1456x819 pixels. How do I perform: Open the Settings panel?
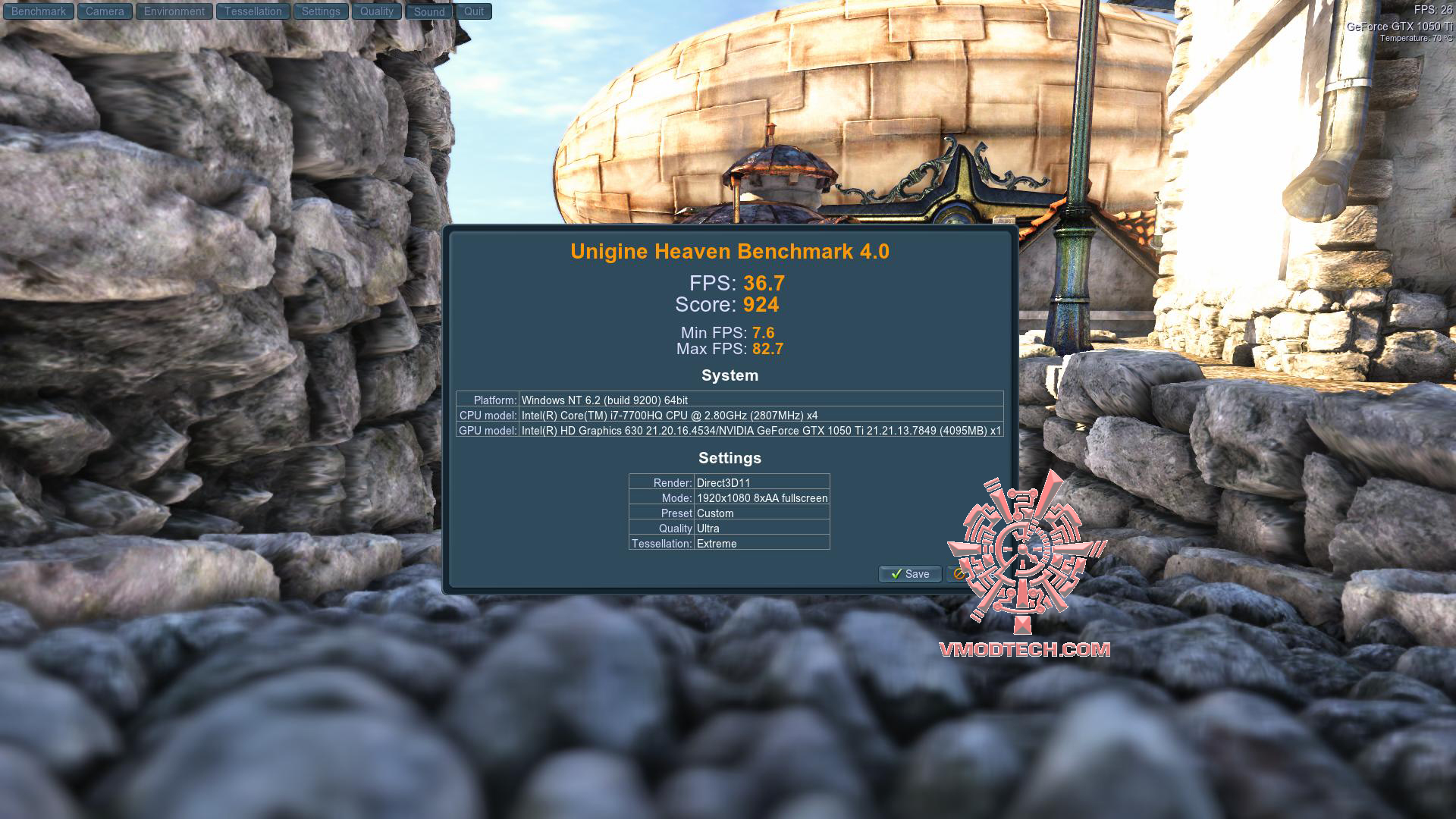pyautogui.click(x=321, y=11)
